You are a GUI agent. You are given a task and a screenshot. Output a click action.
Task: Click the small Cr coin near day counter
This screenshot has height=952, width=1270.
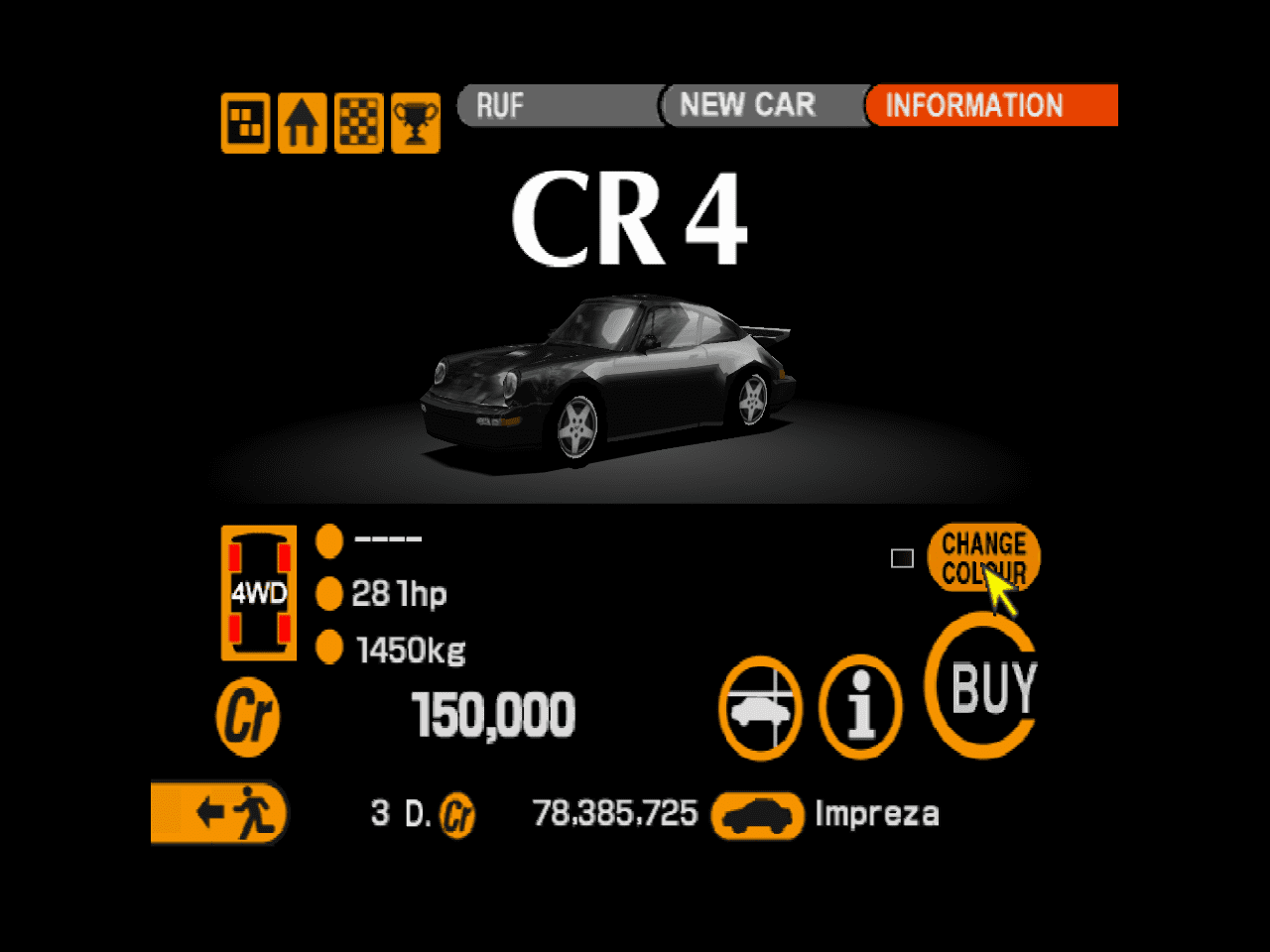click(x=457, y=813)
